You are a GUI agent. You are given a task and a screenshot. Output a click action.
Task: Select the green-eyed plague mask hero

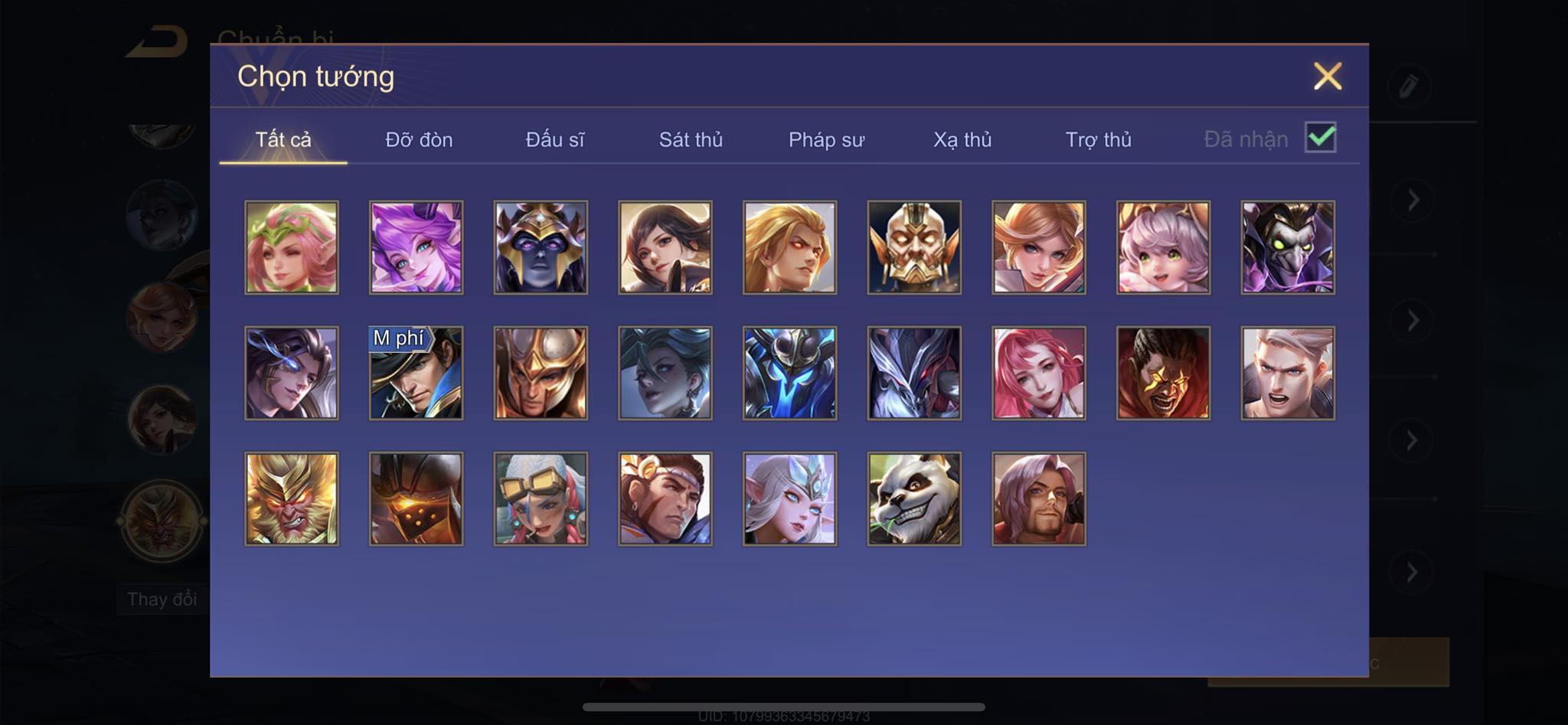point(1288,247)
